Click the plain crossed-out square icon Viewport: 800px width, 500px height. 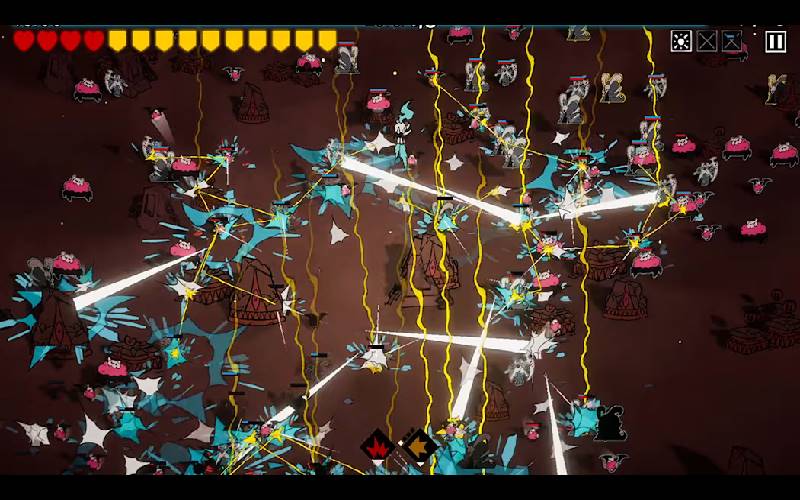tap(707, 41)
